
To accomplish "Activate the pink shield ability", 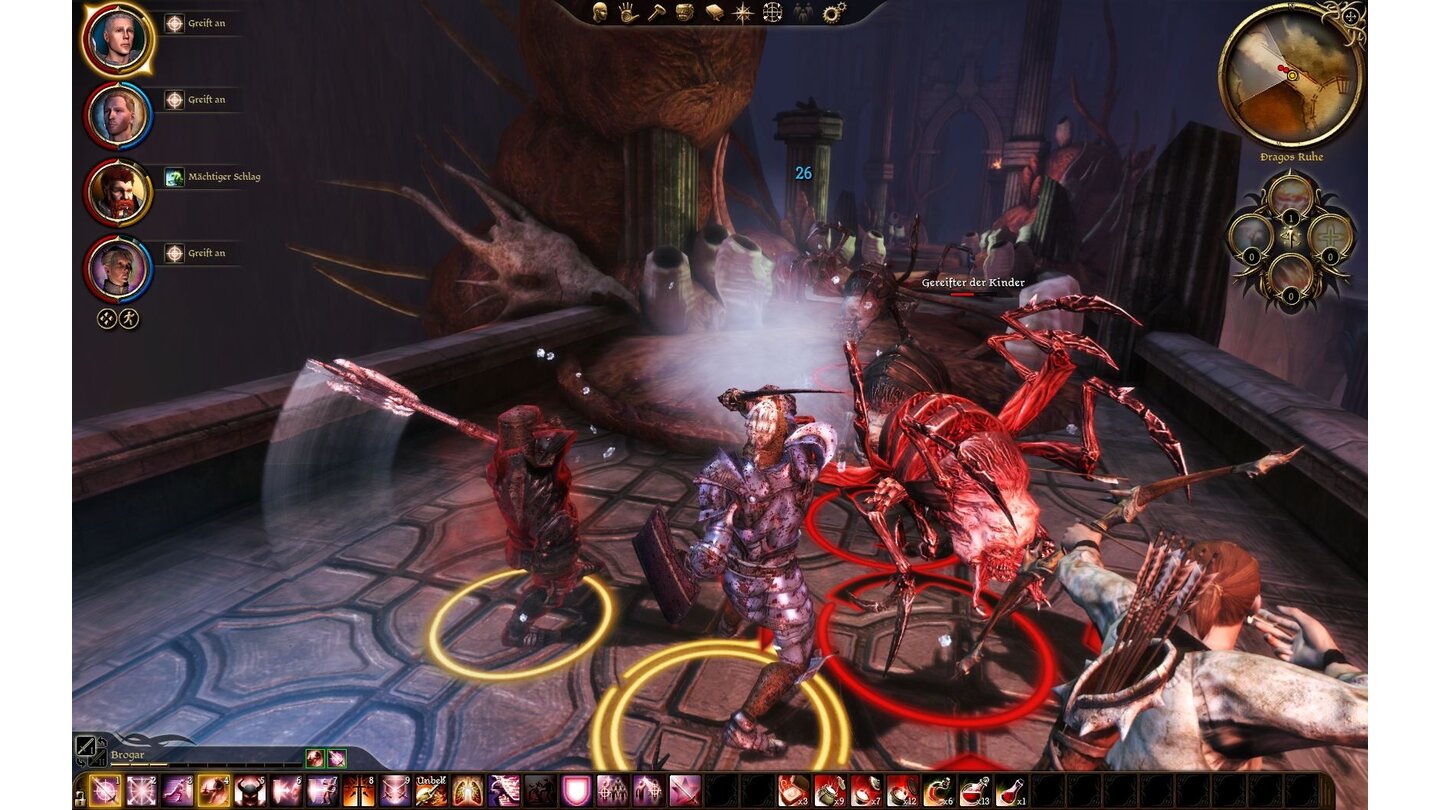I will tap(576, 791).
